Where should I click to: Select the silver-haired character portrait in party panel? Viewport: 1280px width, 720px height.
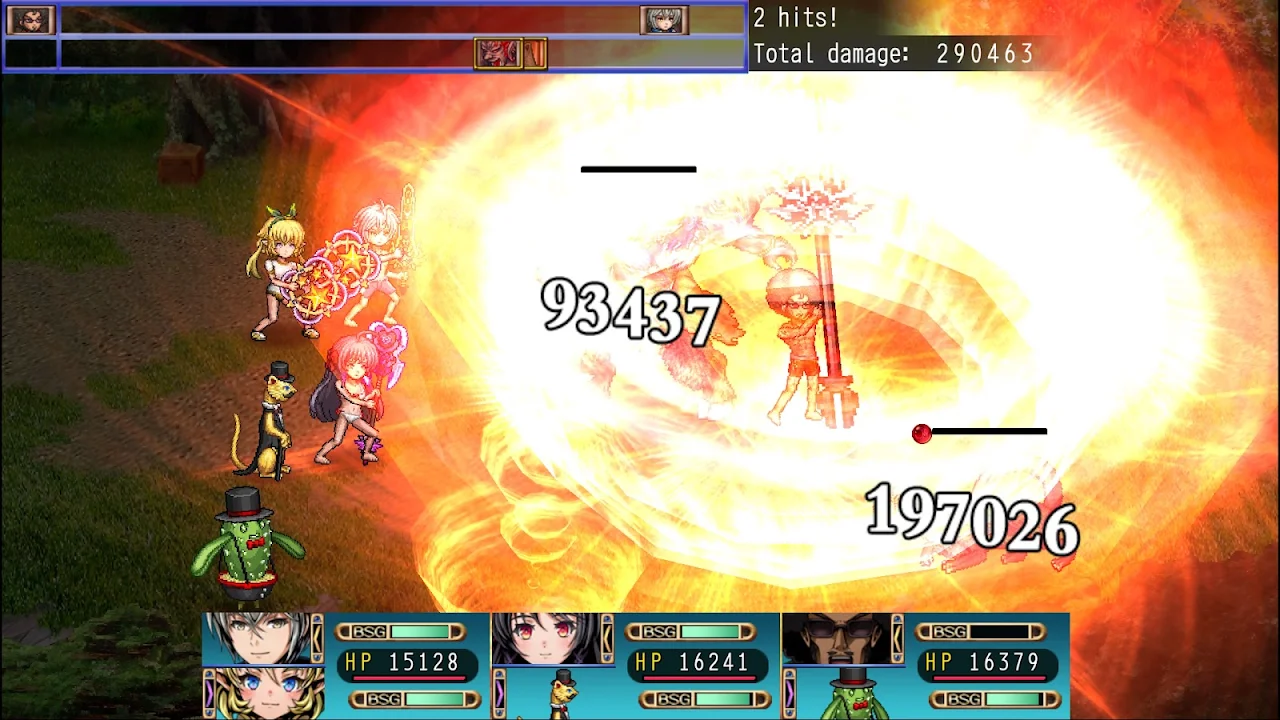[x=262, y=638]
